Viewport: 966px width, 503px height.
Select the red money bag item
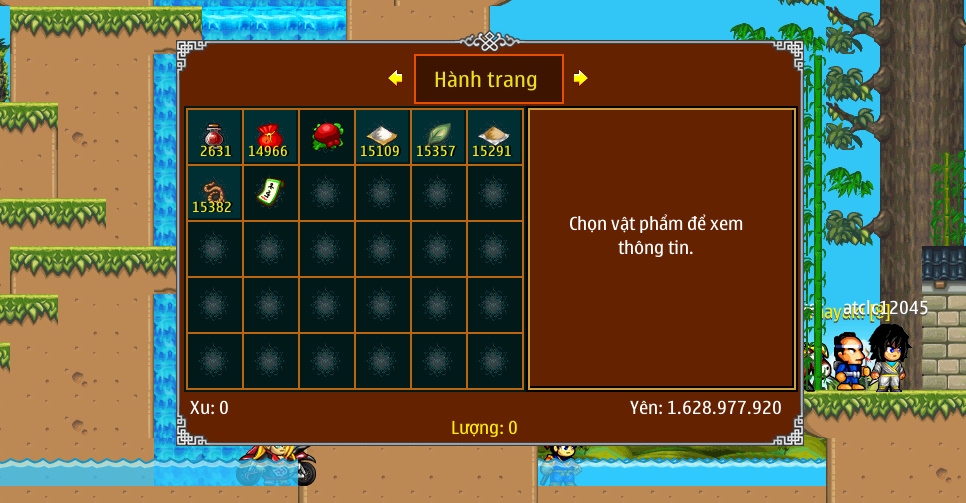271,137
